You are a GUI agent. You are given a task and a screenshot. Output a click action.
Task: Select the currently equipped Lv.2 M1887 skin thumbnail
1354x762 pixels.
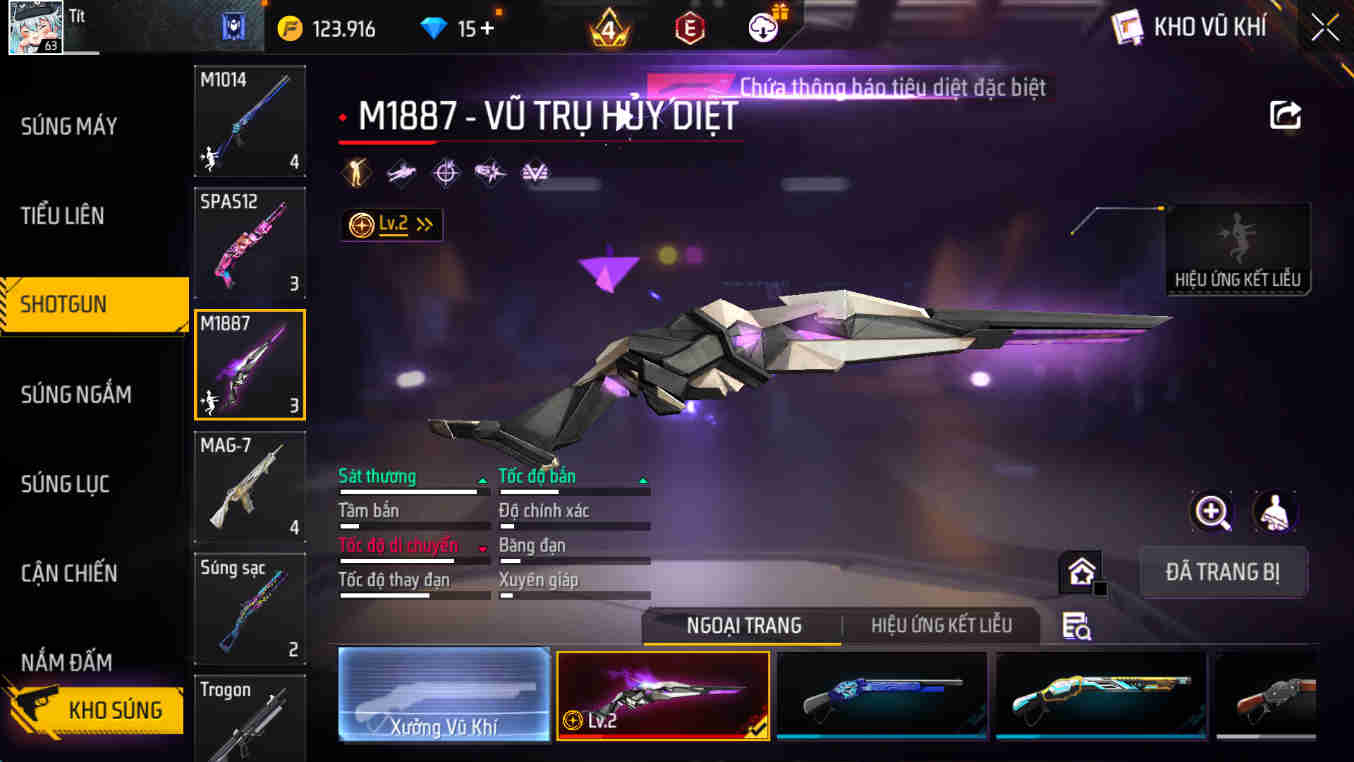pos(663,695)
